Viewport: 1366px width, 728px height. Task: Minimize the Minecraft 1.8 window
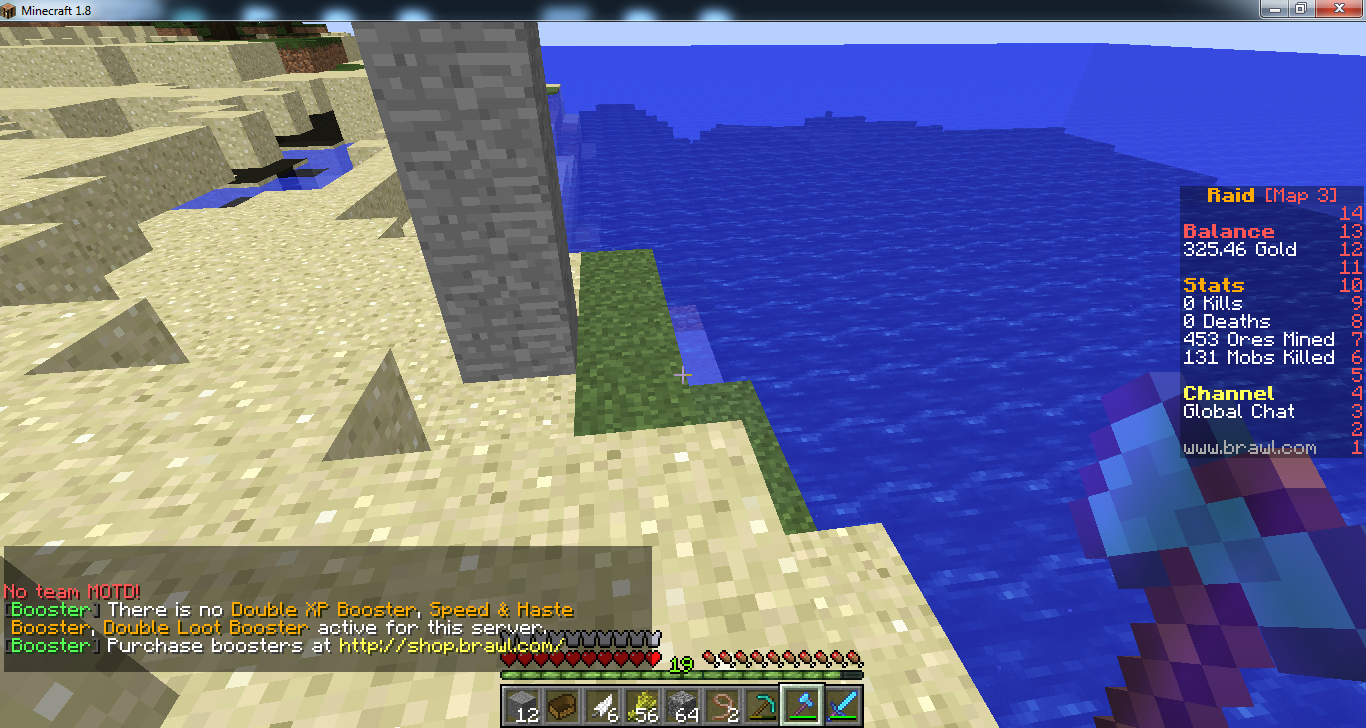(1274, 9)
